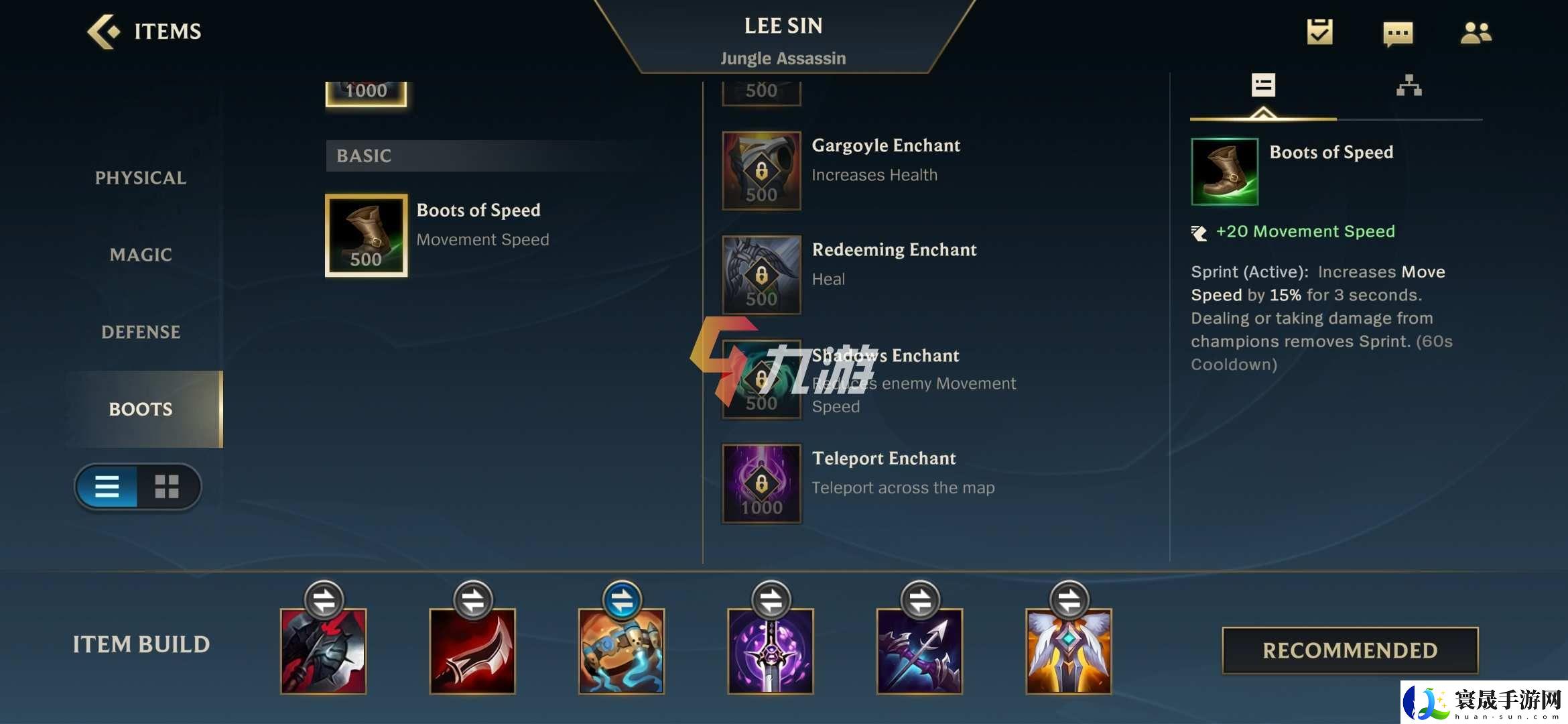Pick the Redeeming Enchant item
The width and height of the screenshot is (1568, 724).
tap(761, 275)
